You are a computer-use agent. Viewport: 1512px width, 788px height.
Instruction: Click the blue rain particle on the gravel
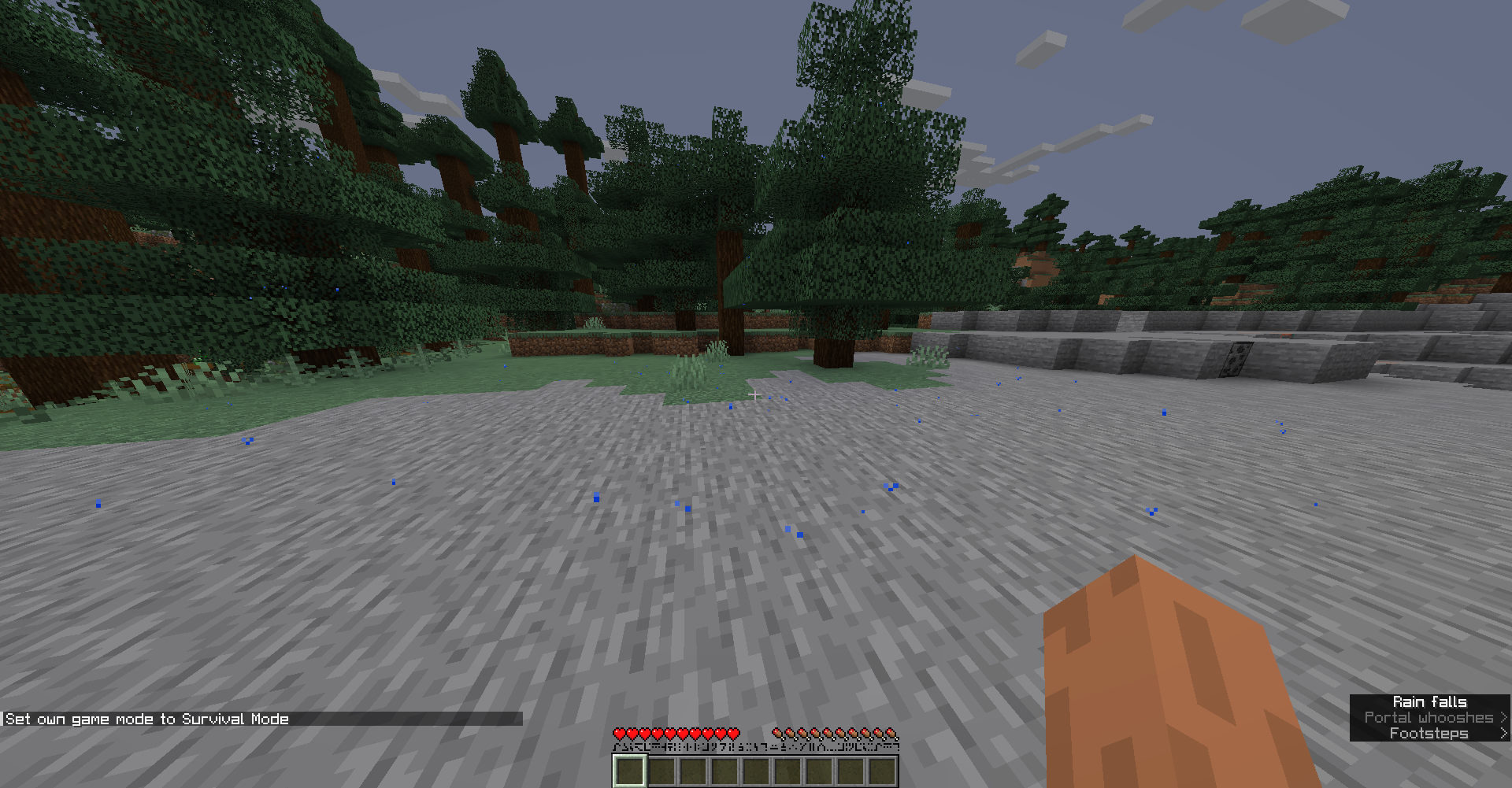click(595, 498)
